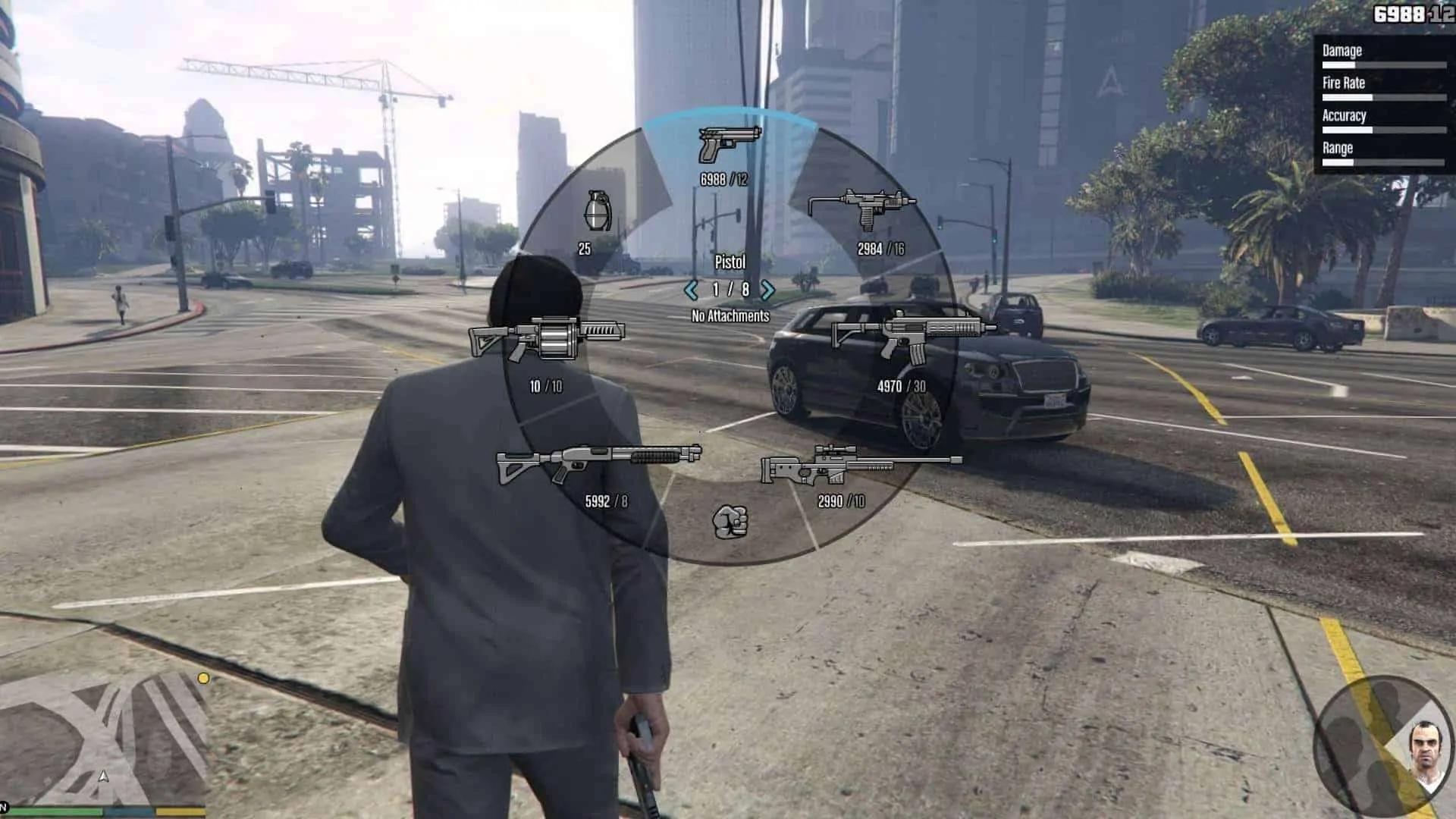Select the Pump Shotgun icon
This screenshot has height=819, width=1456.
(599, 464)
